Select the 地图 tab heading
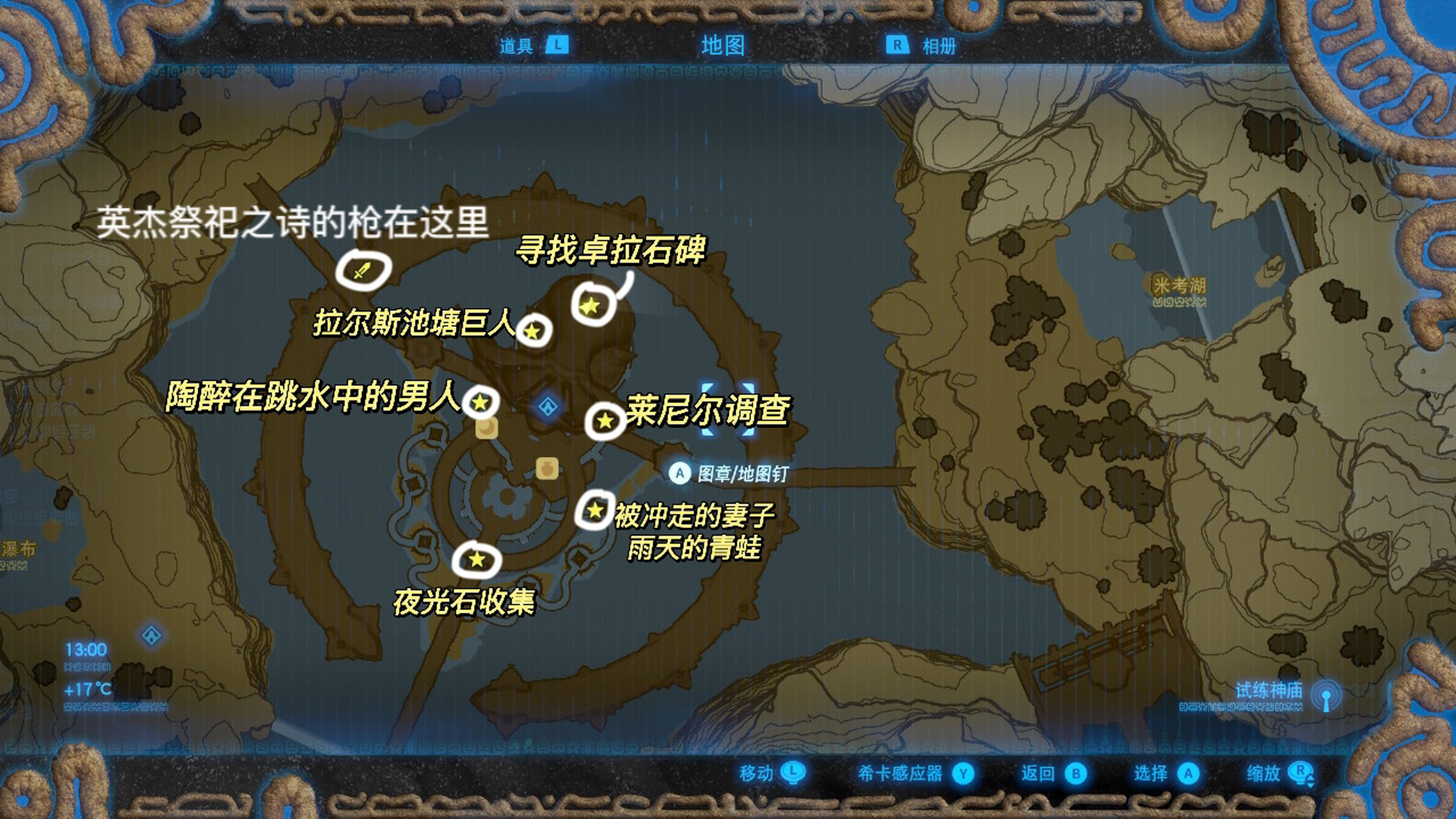 click(723, 45)
